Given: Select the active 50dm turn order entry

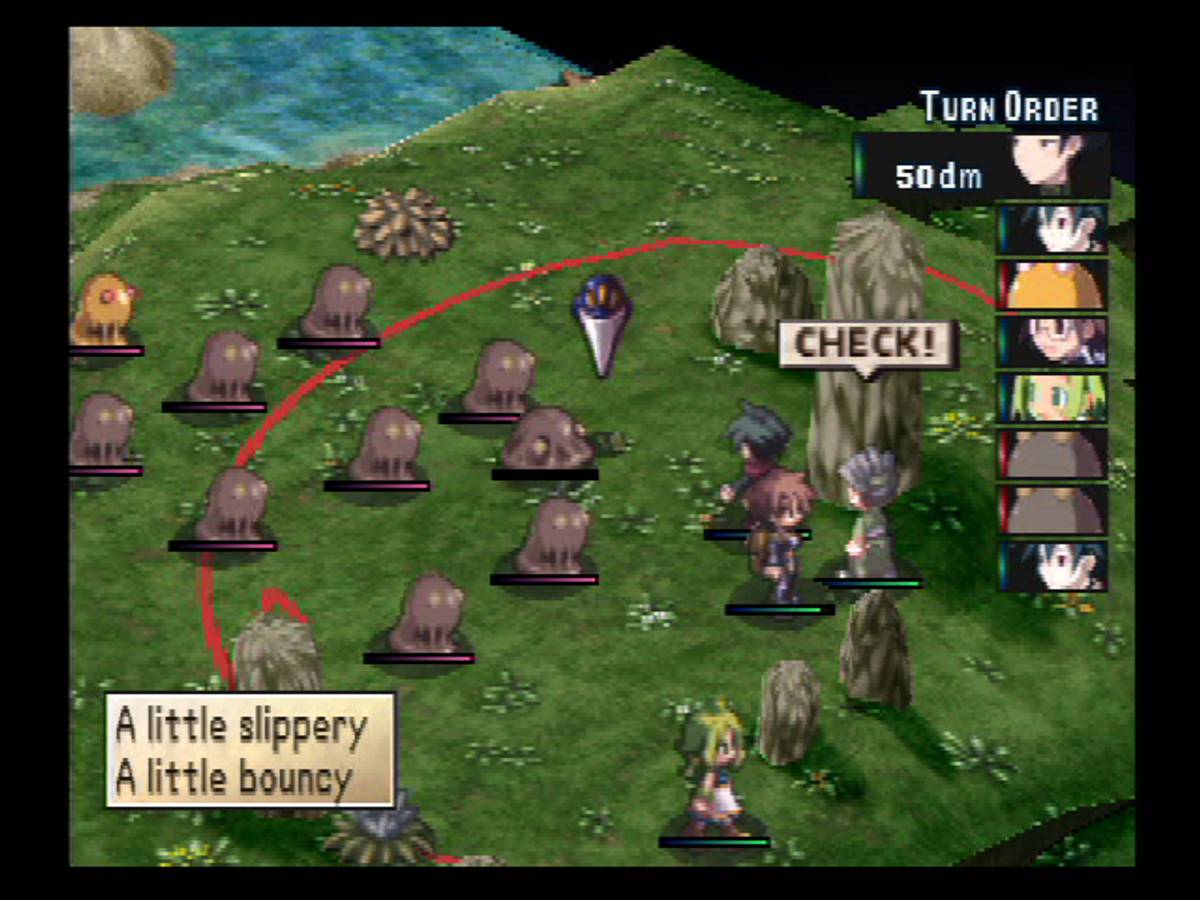Looking at the screenshot, I should tap(981, 167).
